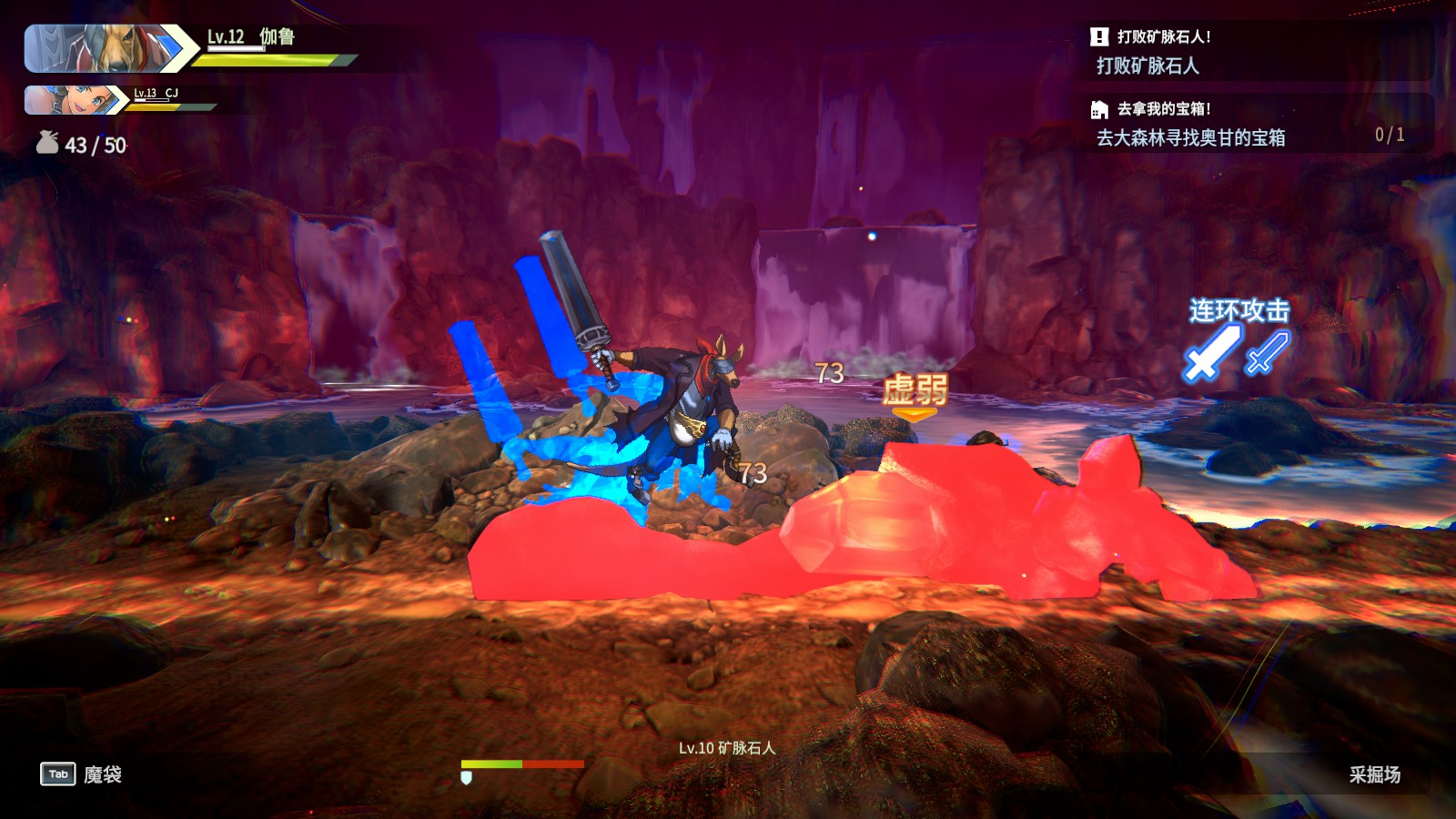The image size is (1456, 819).
Task: Activate the large chain attack sword icon
Action: tap(1211, 353)
